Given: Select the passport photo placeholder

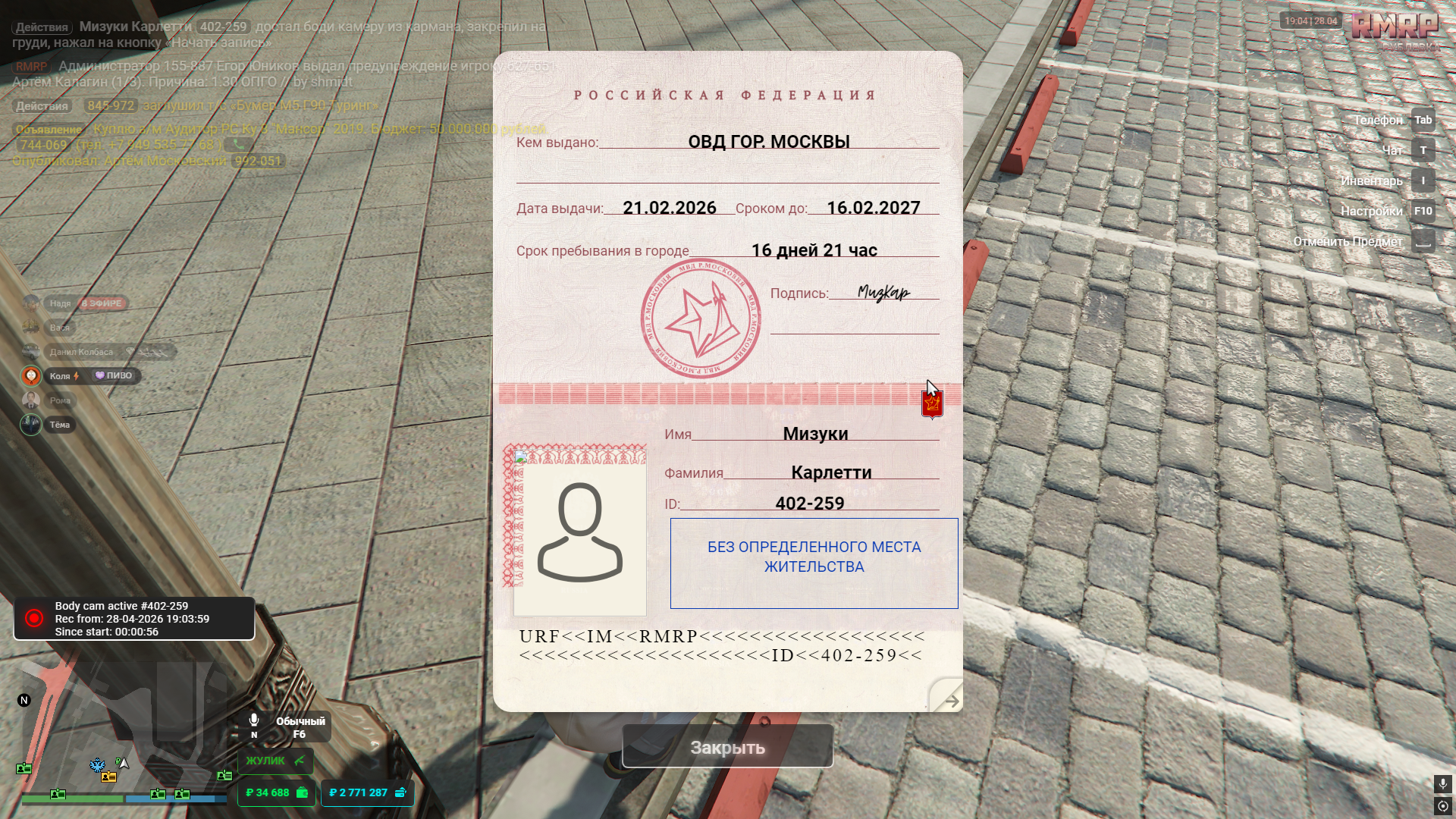Looking at the screenshot, I should [580, 533].
